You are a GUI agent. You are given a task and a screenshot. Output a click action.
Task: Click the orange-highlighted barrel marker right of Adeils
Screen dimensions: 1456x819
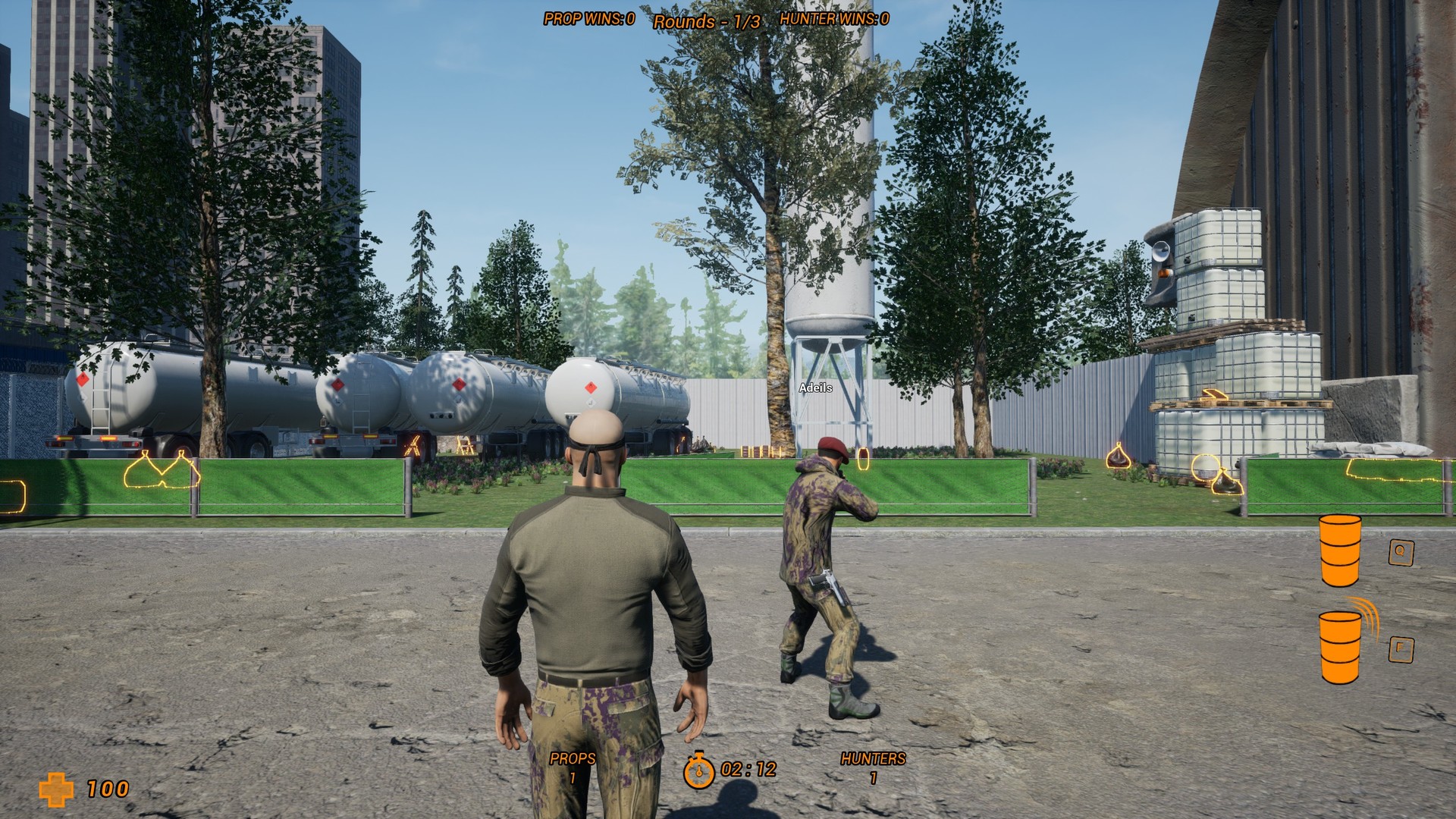(863, 458)
